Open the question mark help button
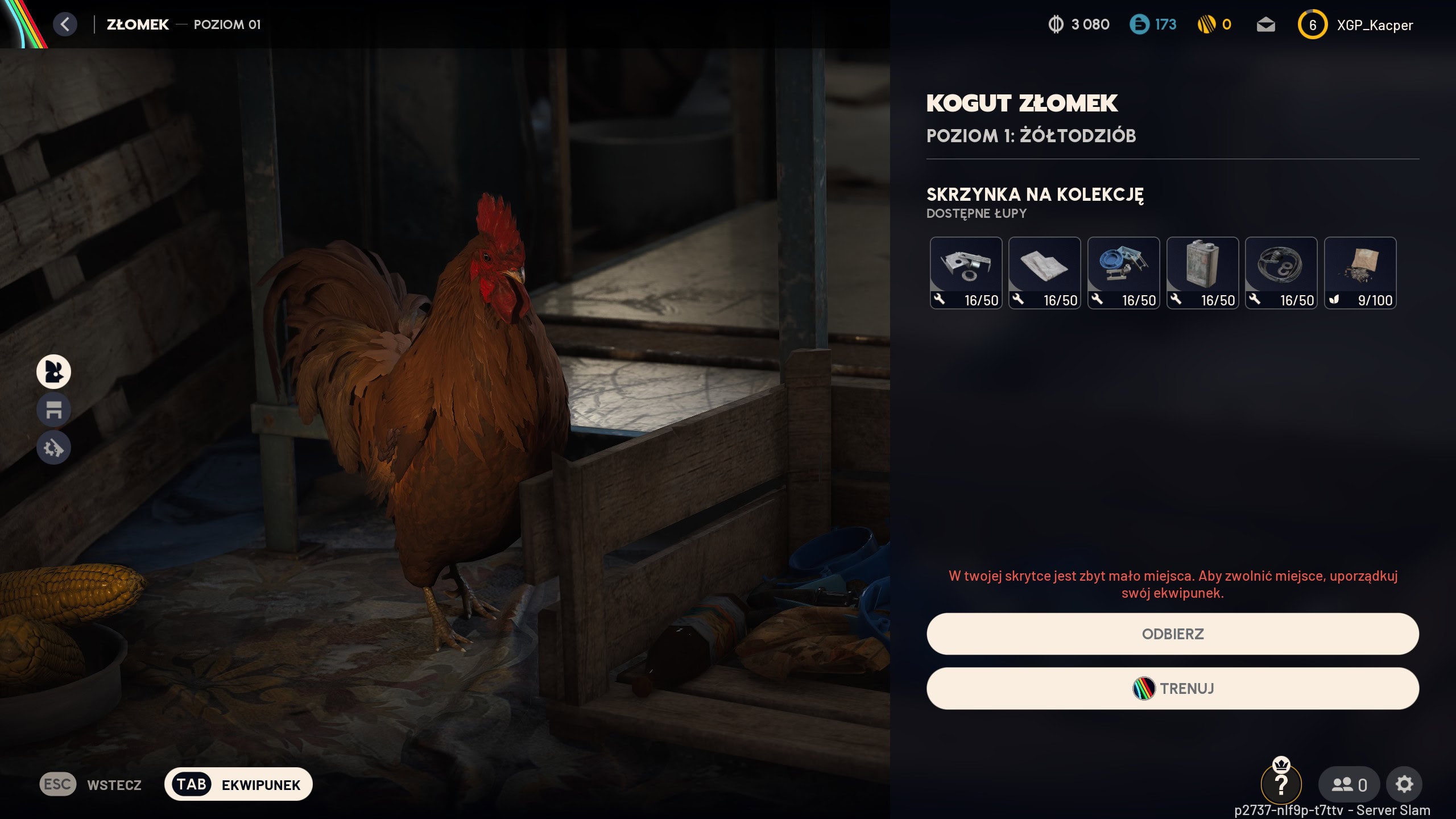 pyautogui.click(x=1281, y=784)
